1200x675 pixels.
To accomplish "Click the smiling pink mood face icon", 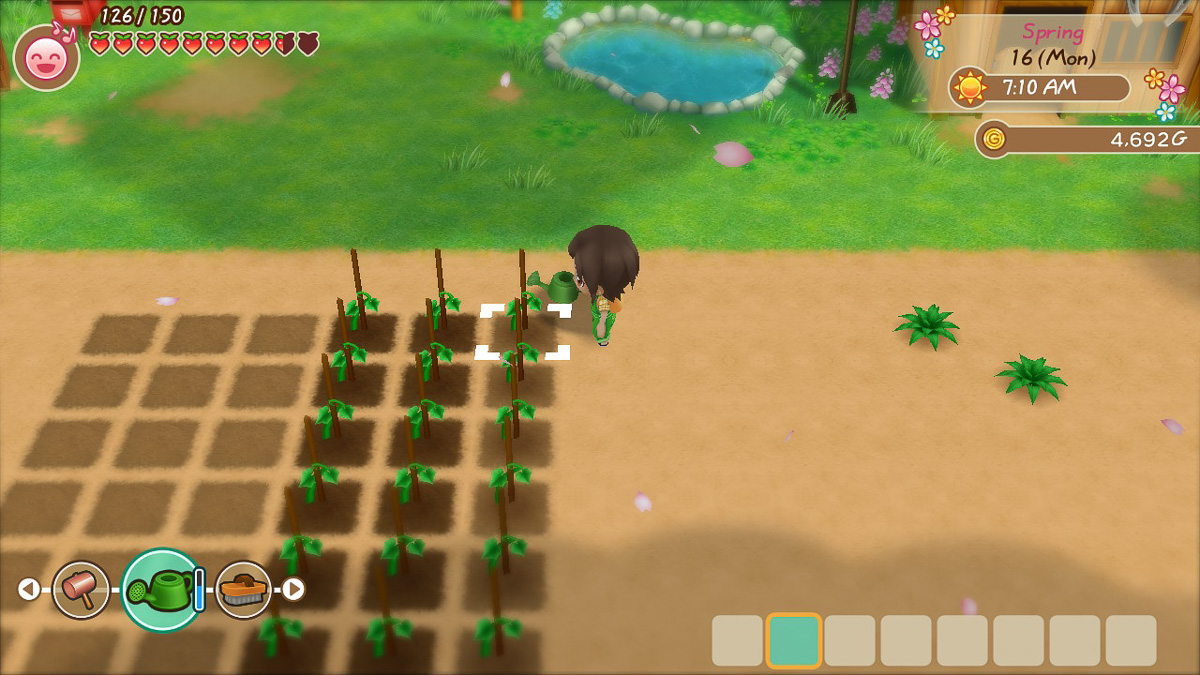I will pyautogui.click(x=47, y=57).
